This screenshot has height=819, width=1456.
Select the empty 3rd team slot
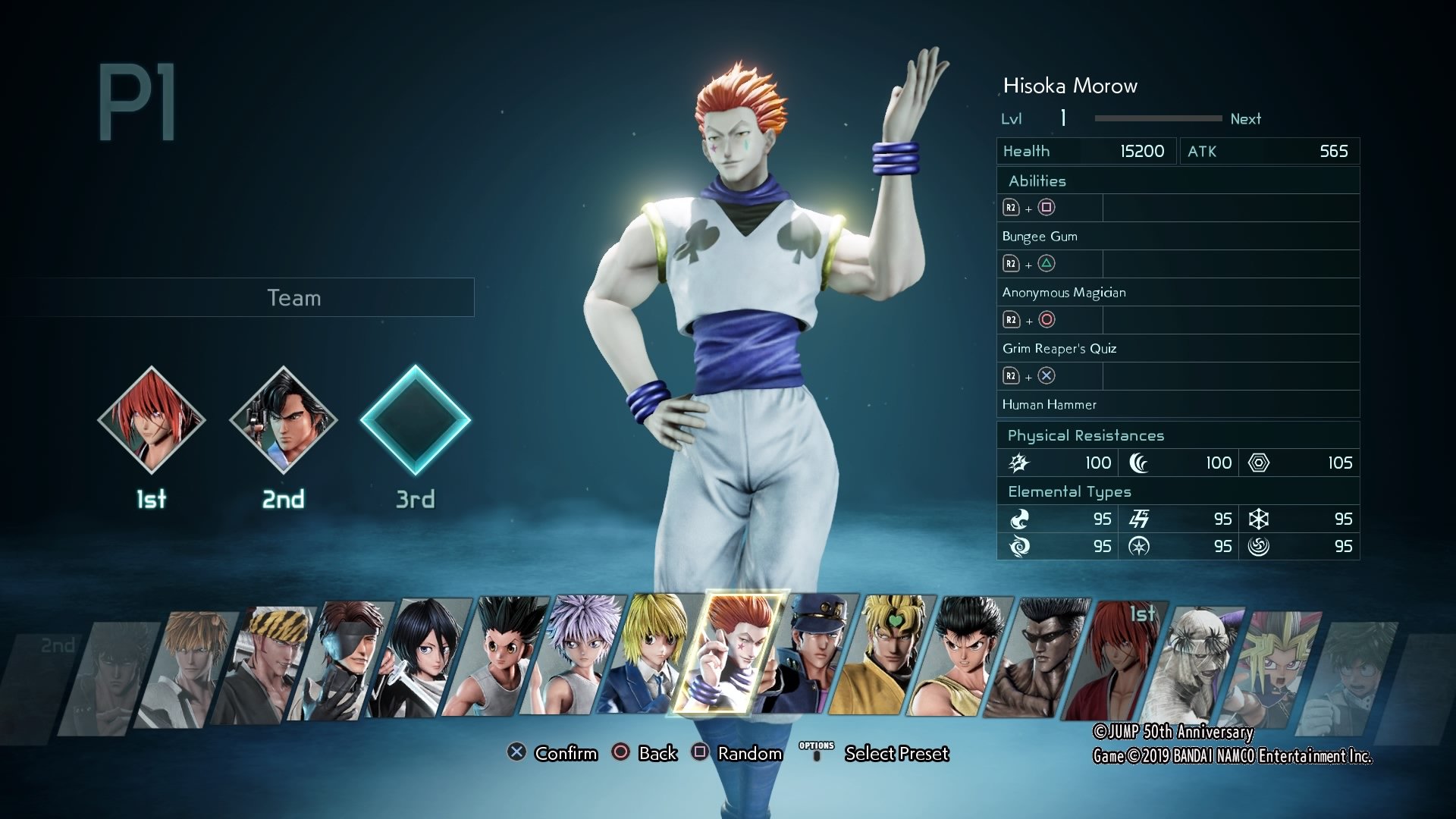point(415,420)
